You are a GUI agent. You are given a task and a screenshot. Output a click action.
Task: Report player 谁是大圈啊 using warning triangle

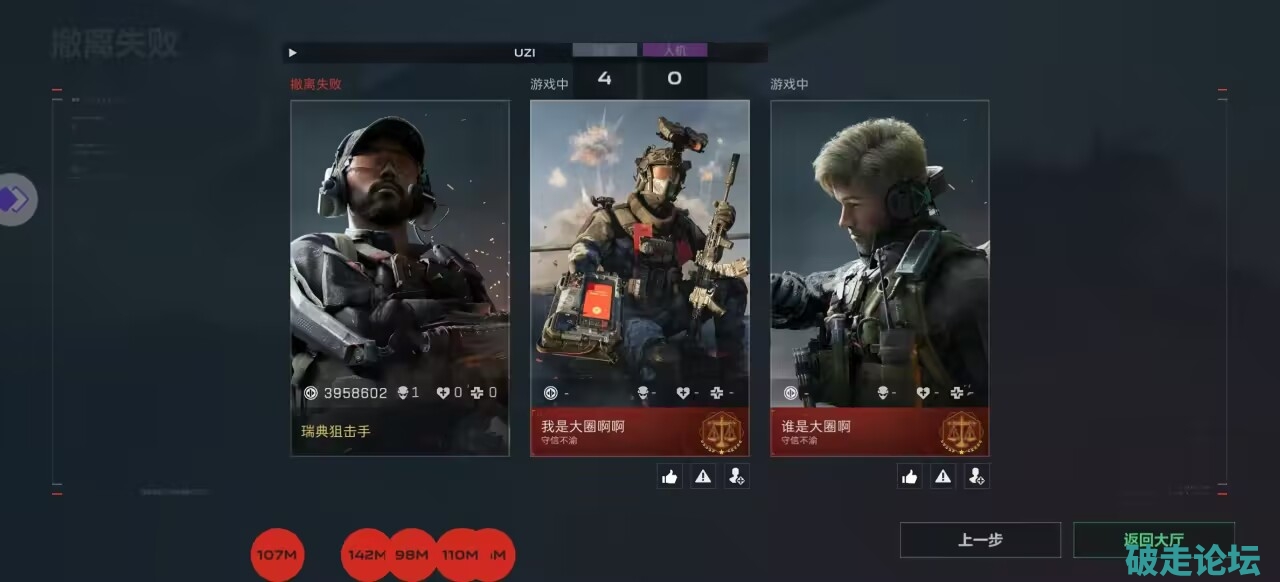943,477
